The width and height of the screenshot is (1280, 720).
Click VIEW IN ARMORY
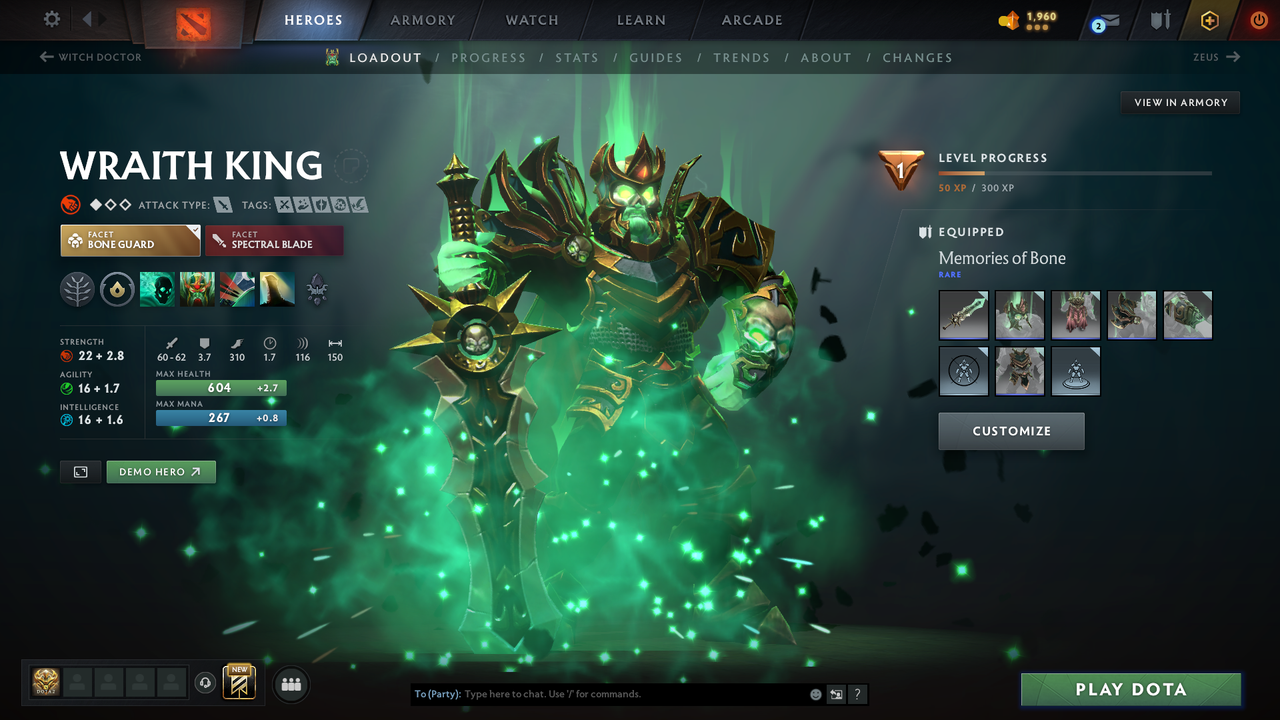(x=1179, y=102)
